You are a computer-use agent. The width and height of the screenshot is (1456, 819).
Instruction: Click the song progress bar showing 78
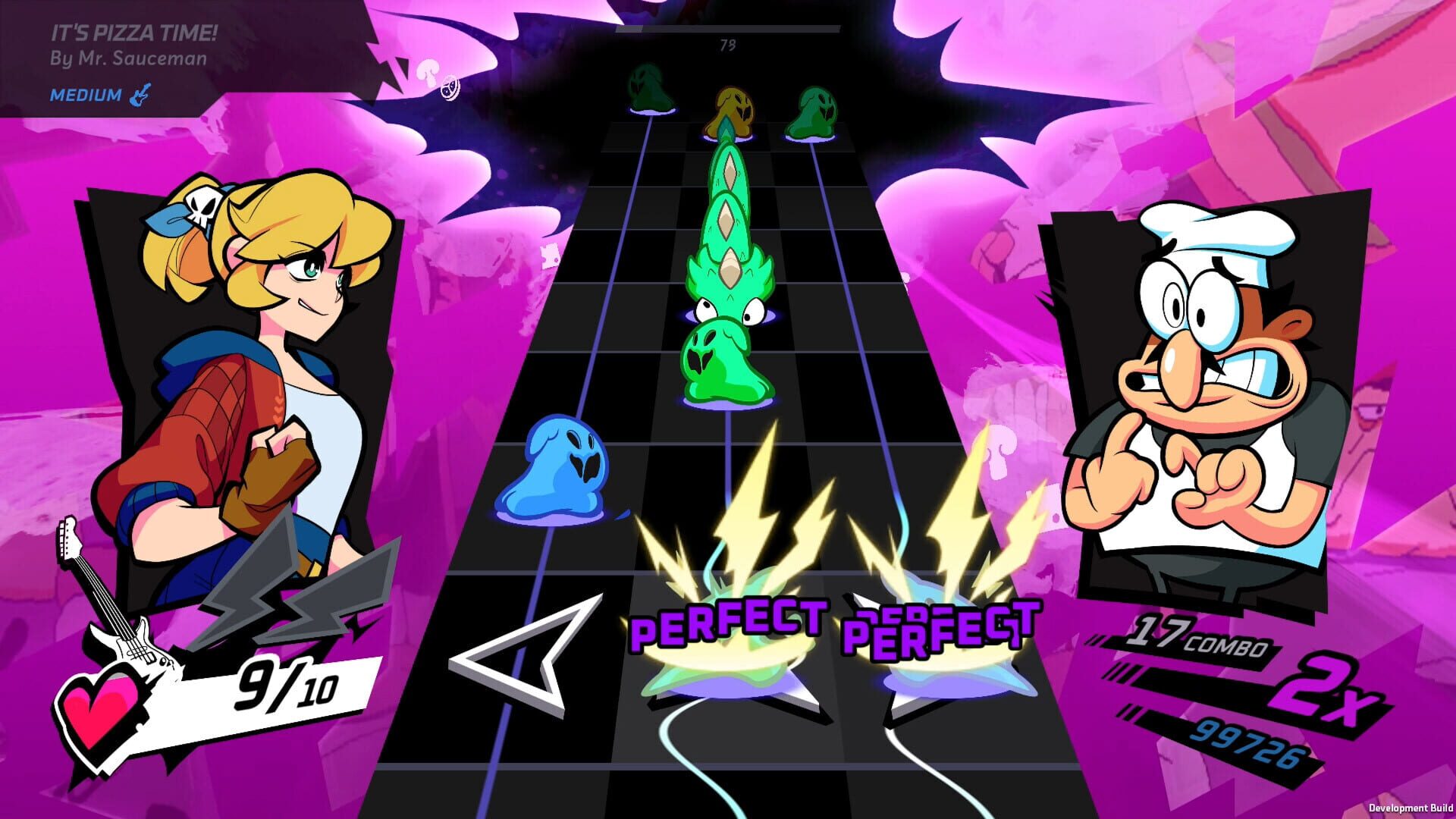(728, 32)
